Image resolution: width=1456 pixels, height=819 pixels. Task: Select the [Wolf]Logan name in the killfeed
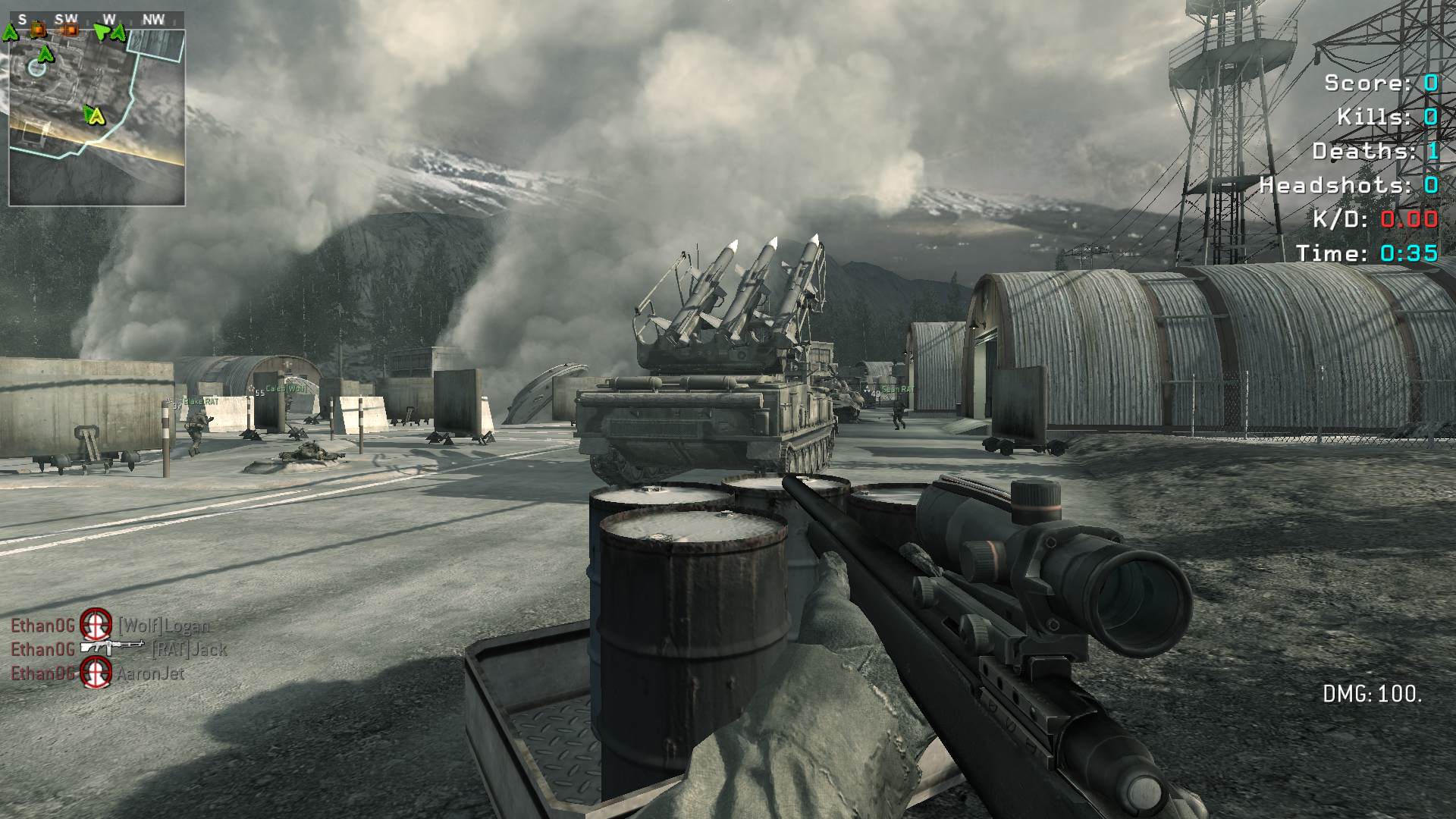point(164,626)
